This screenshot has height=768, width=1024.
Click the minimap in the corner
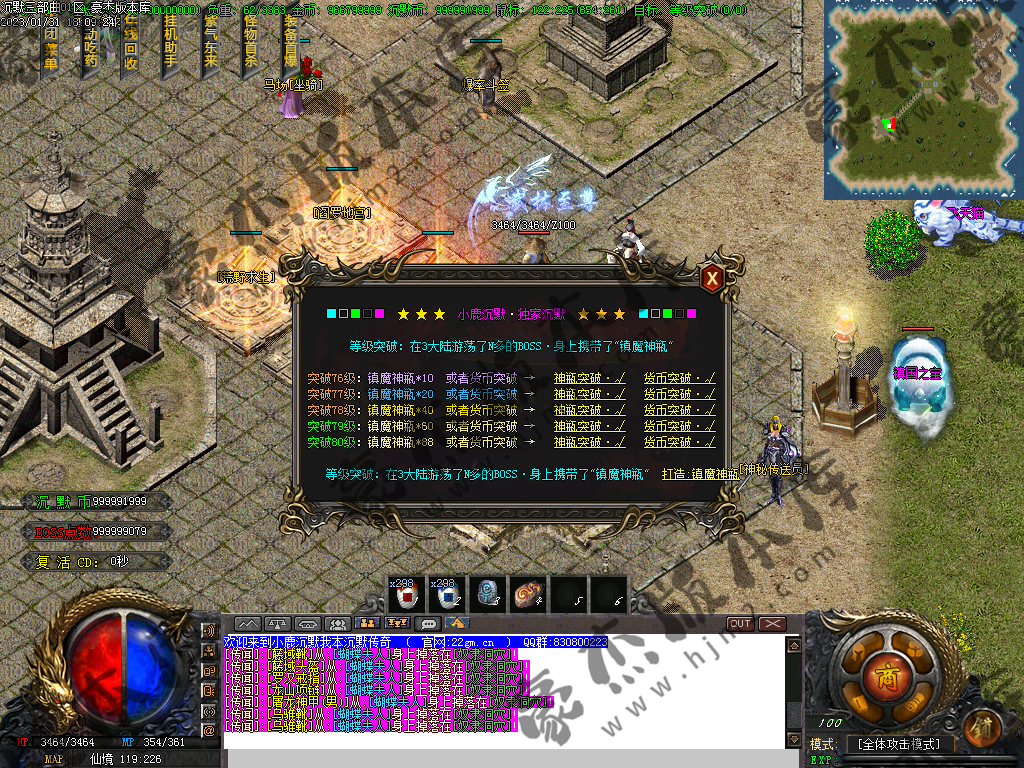tap(922, 98)
